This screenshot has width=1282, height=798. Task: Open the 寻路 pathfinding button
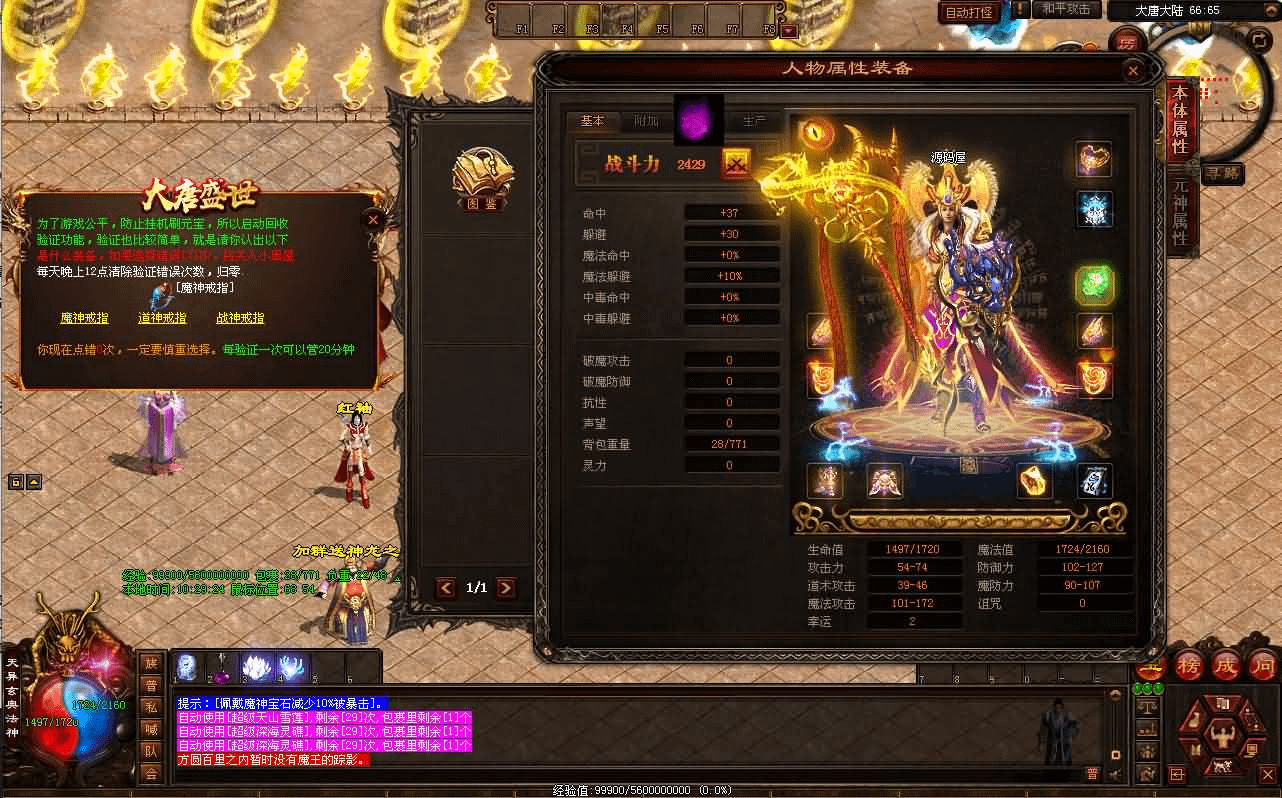tap(1222, 173)
